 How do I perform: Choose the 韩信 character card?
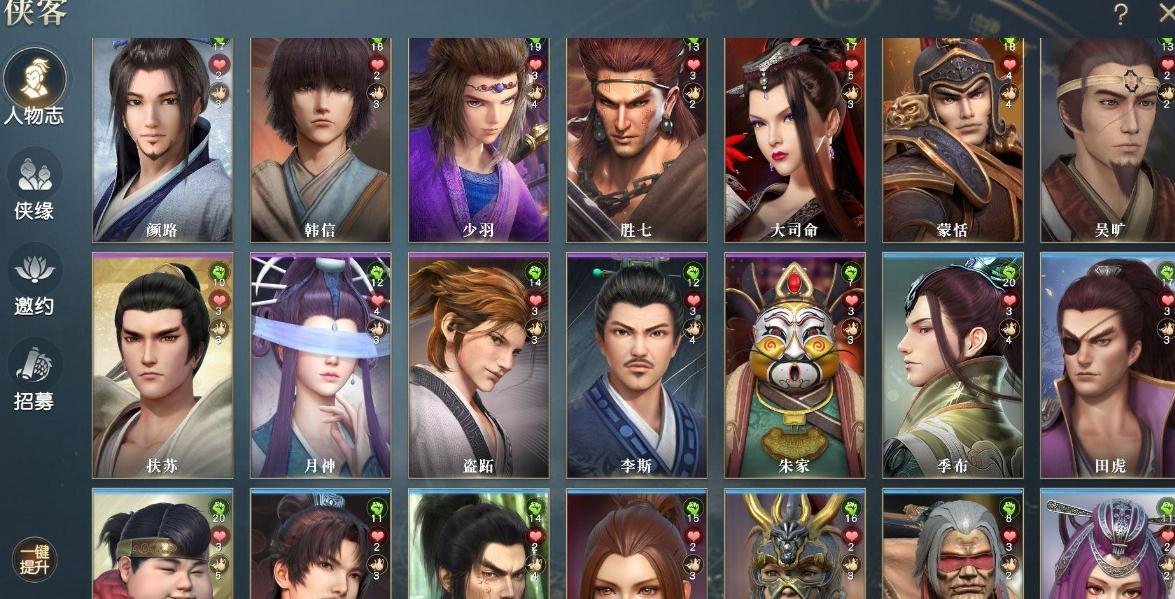point(320,140)
